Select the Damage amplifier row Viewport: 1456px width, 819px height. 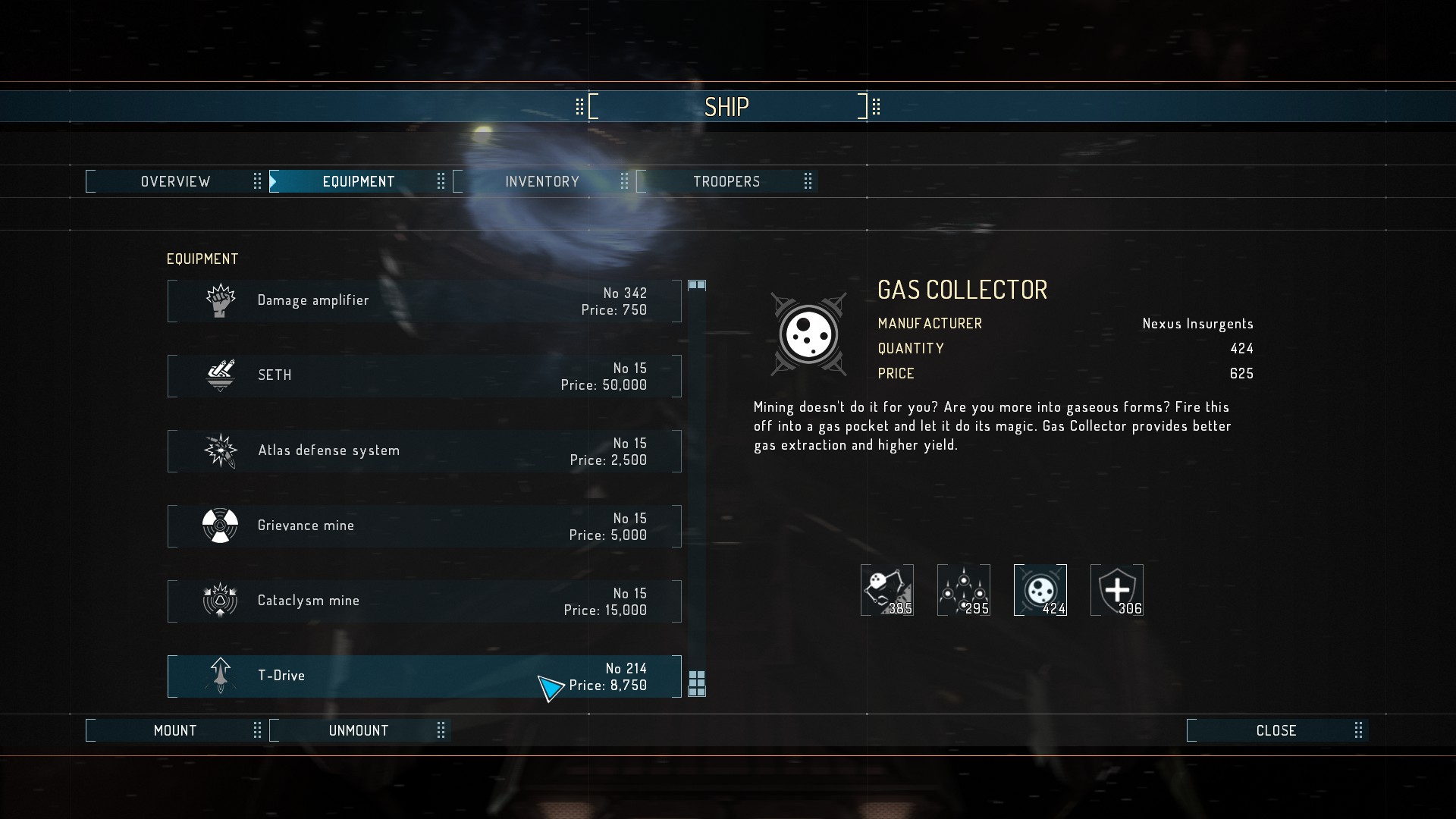pyautogui.click(x=425, y=301)
